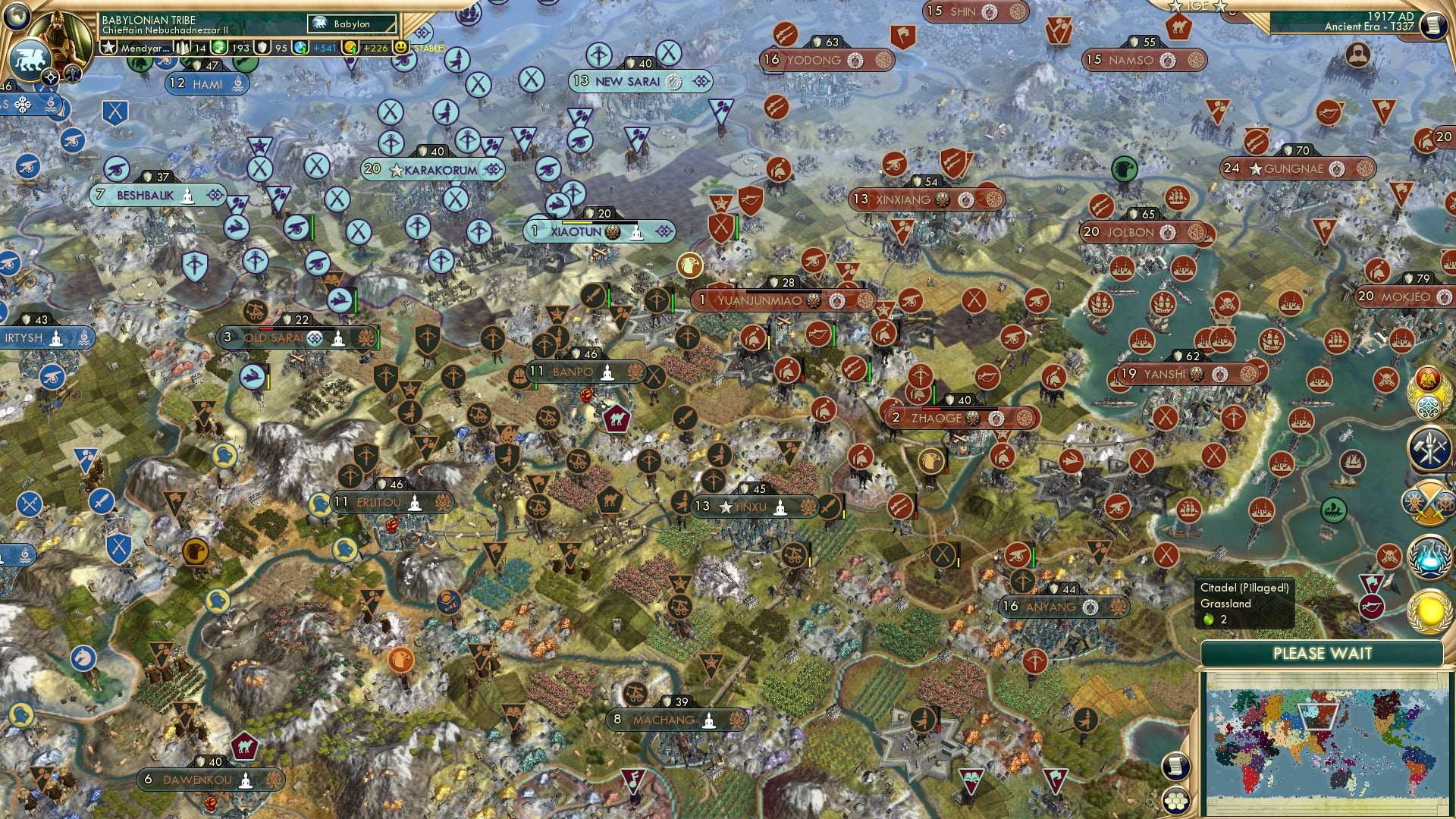Click the Babylon leader name box
This screenshot has height=819, width=1456.
click(x=350, y=24)
